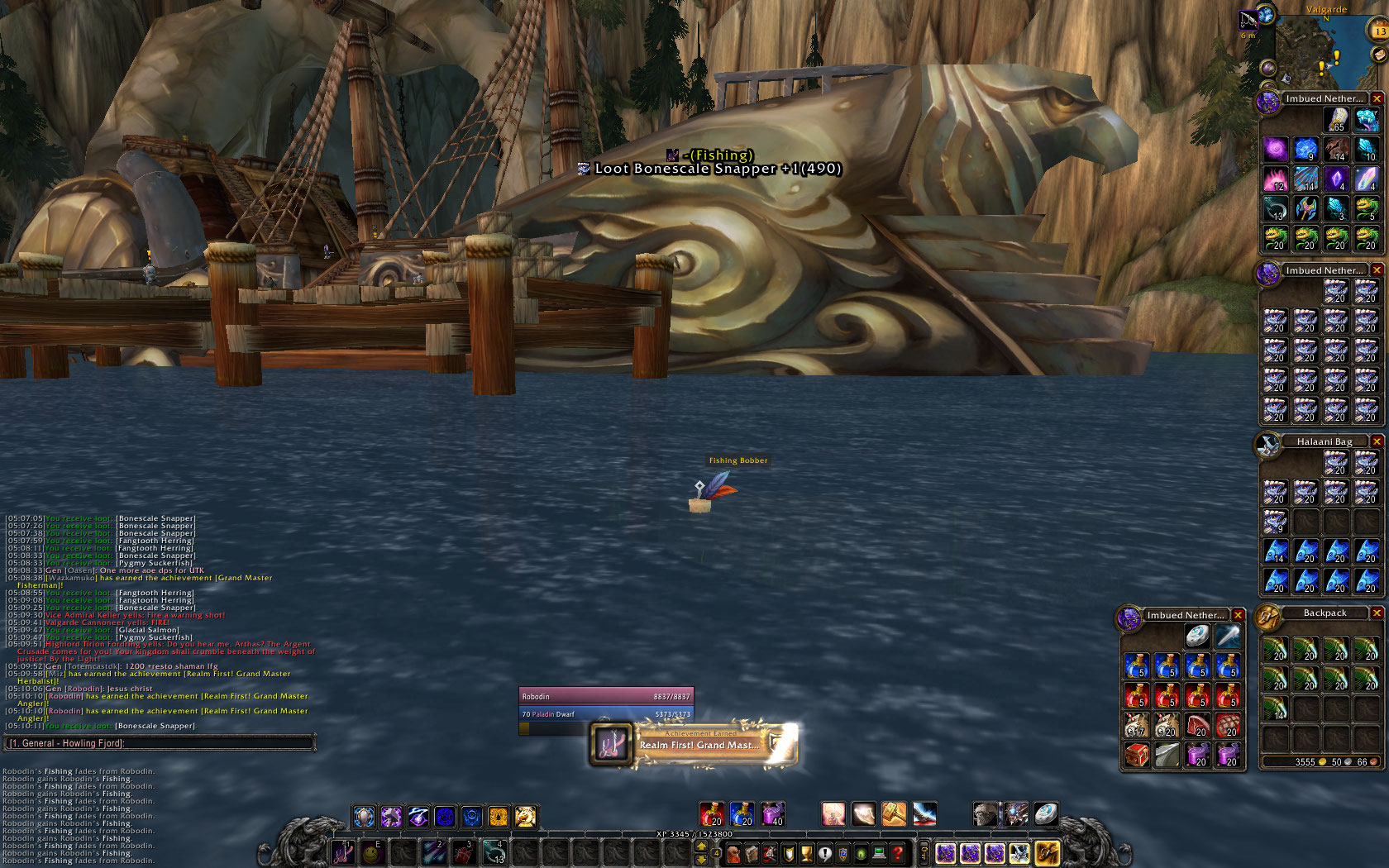Screen dimensions: 1389x868
Task: Use the red treasure chest item
Action: [1137, 755]
